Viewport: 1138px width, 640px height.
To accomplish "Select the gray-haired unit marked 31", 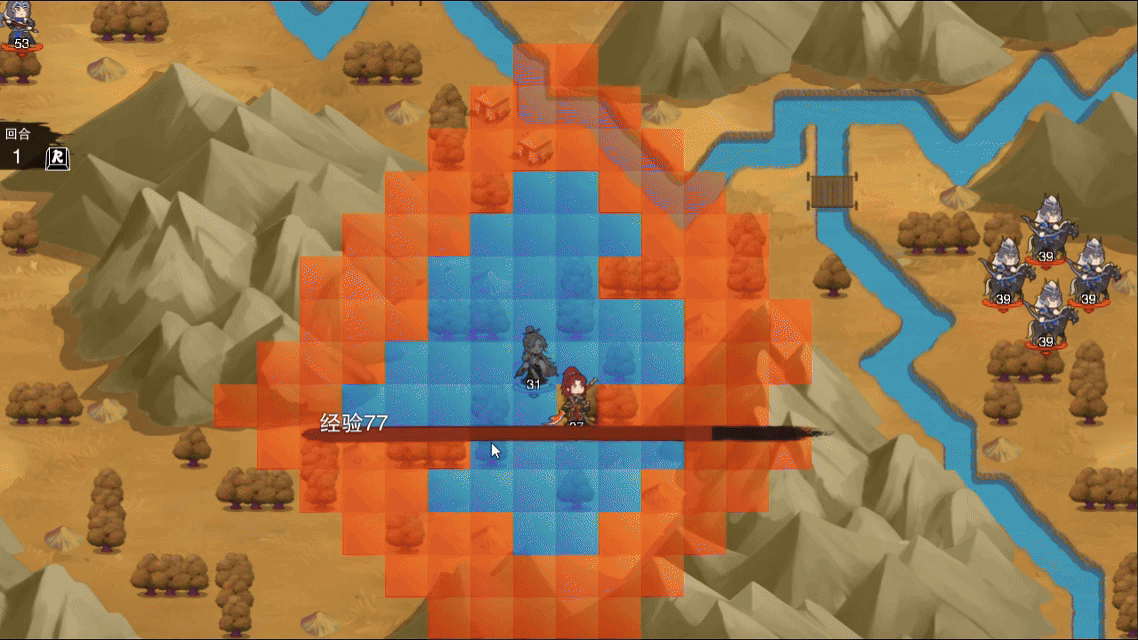I will pyautogui.click(x=533, y=356).
